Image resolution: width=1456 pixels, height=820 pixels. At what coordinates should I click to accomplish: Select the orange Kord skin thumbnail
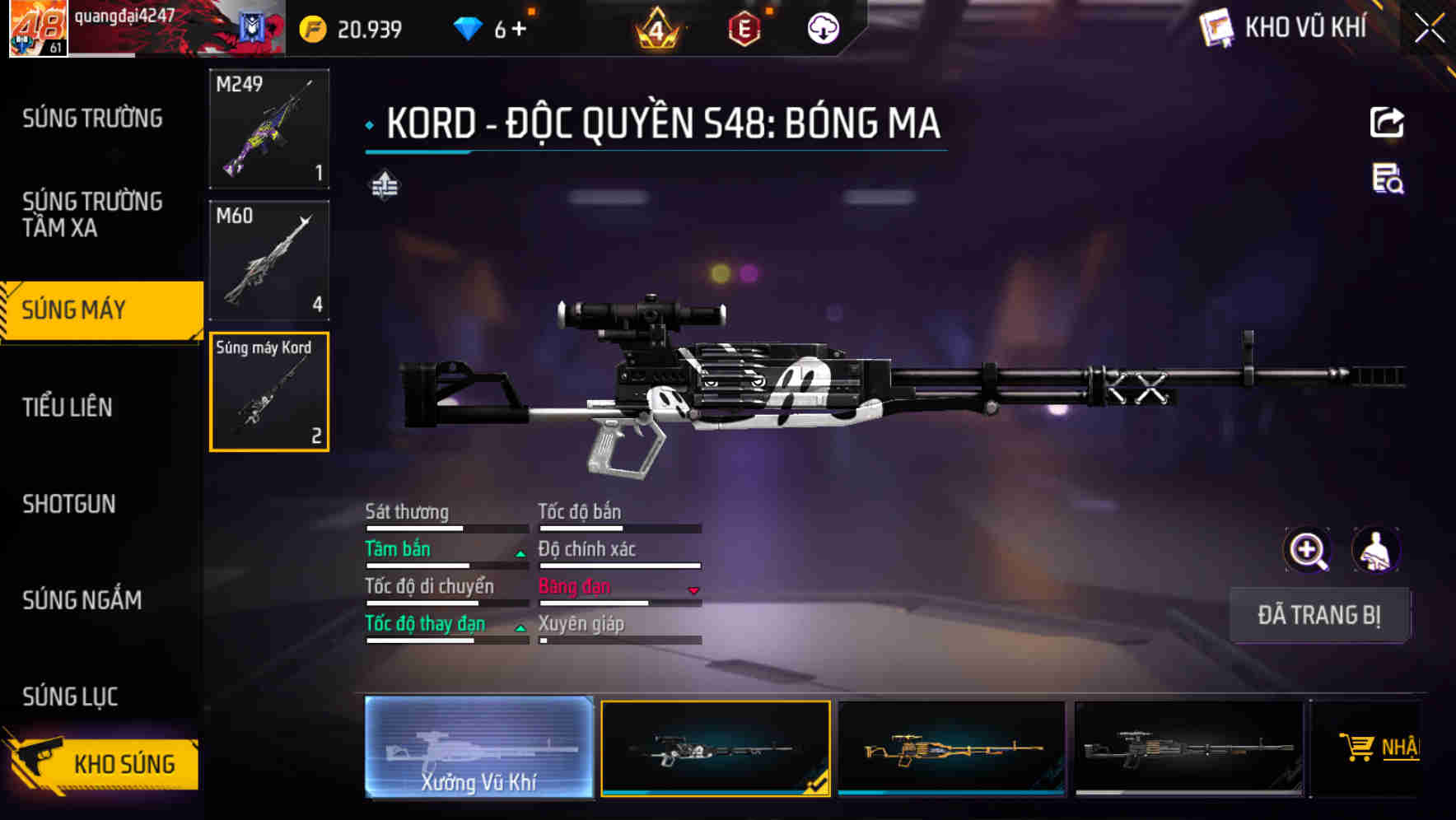click(x=951, y=748)
